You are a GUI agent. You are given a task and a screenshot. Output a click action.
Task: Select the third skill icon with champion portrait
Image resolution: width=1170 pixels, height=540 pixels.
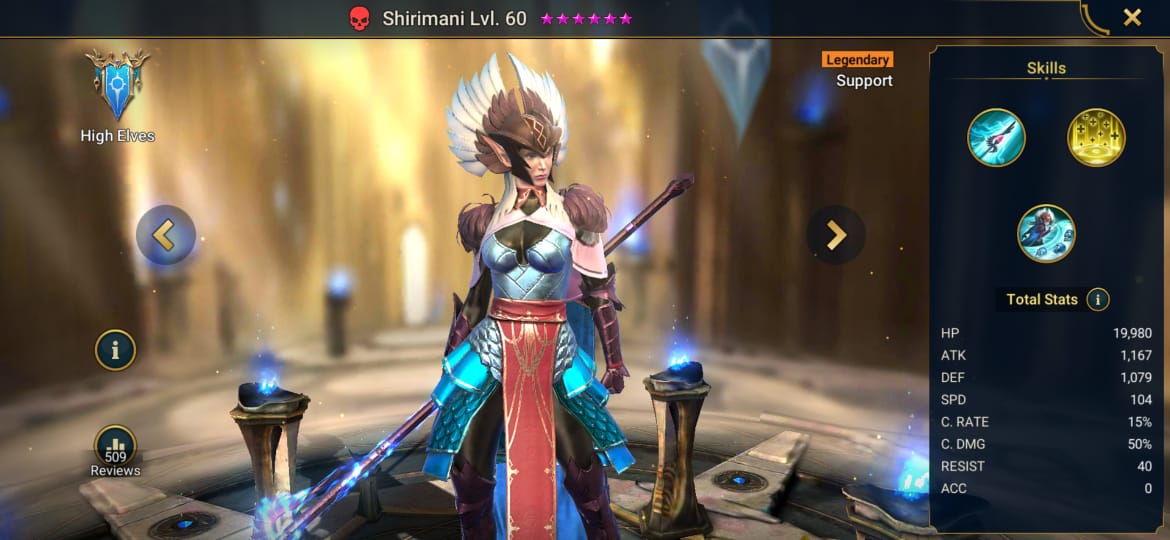1046,233
